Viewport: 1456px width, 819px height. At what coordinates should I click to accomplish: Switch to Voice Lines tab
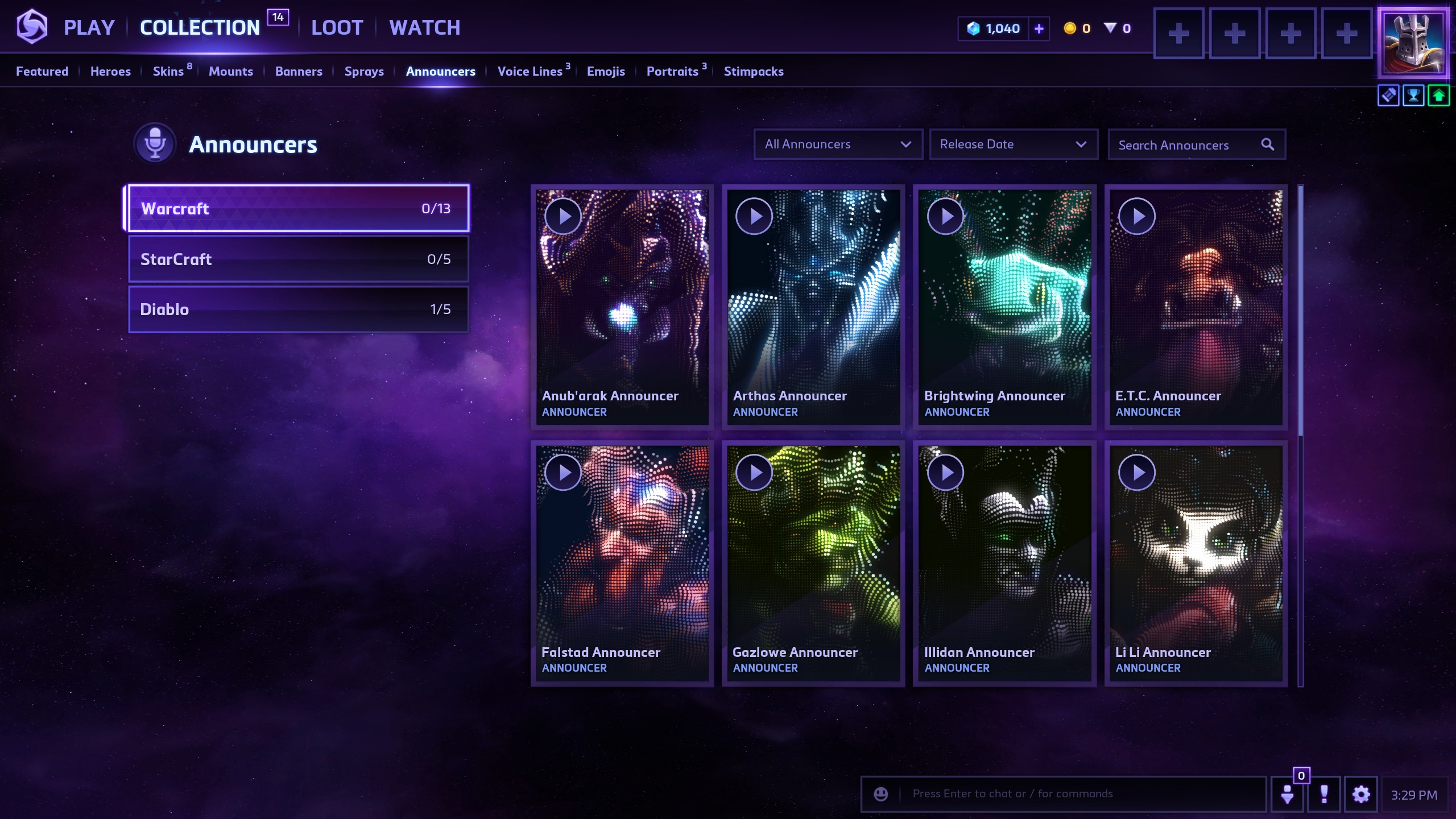tap(530, 71)
